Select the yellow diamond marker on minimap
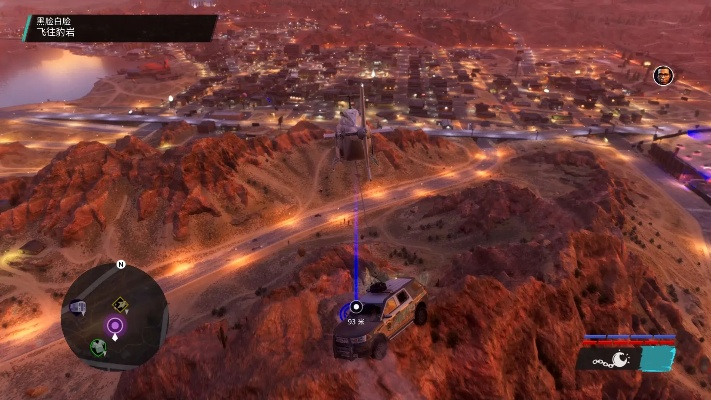 pyautogui.click(x=119, y=304)
